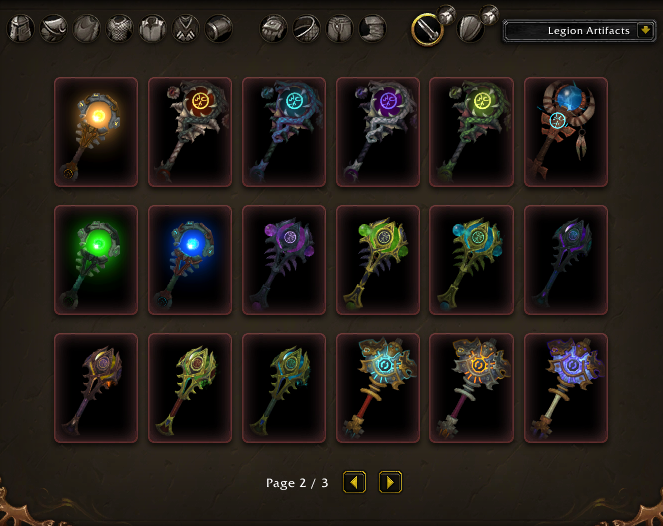This screenshot has height=526, width=663.
Task: Go to the previous appearance page
Action: [x=355, y=483]
